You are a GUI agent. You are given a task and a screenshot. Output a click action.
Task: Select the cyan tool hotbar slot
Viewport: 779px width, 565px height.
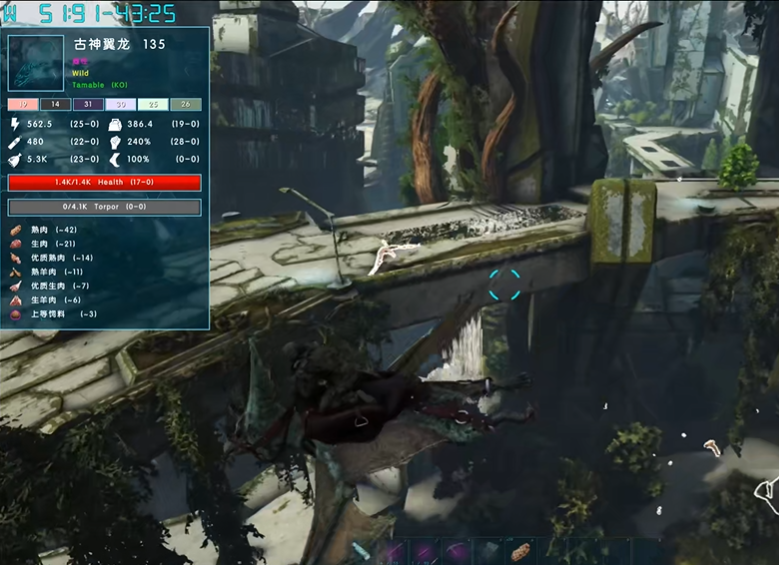[x=363, y=552]
